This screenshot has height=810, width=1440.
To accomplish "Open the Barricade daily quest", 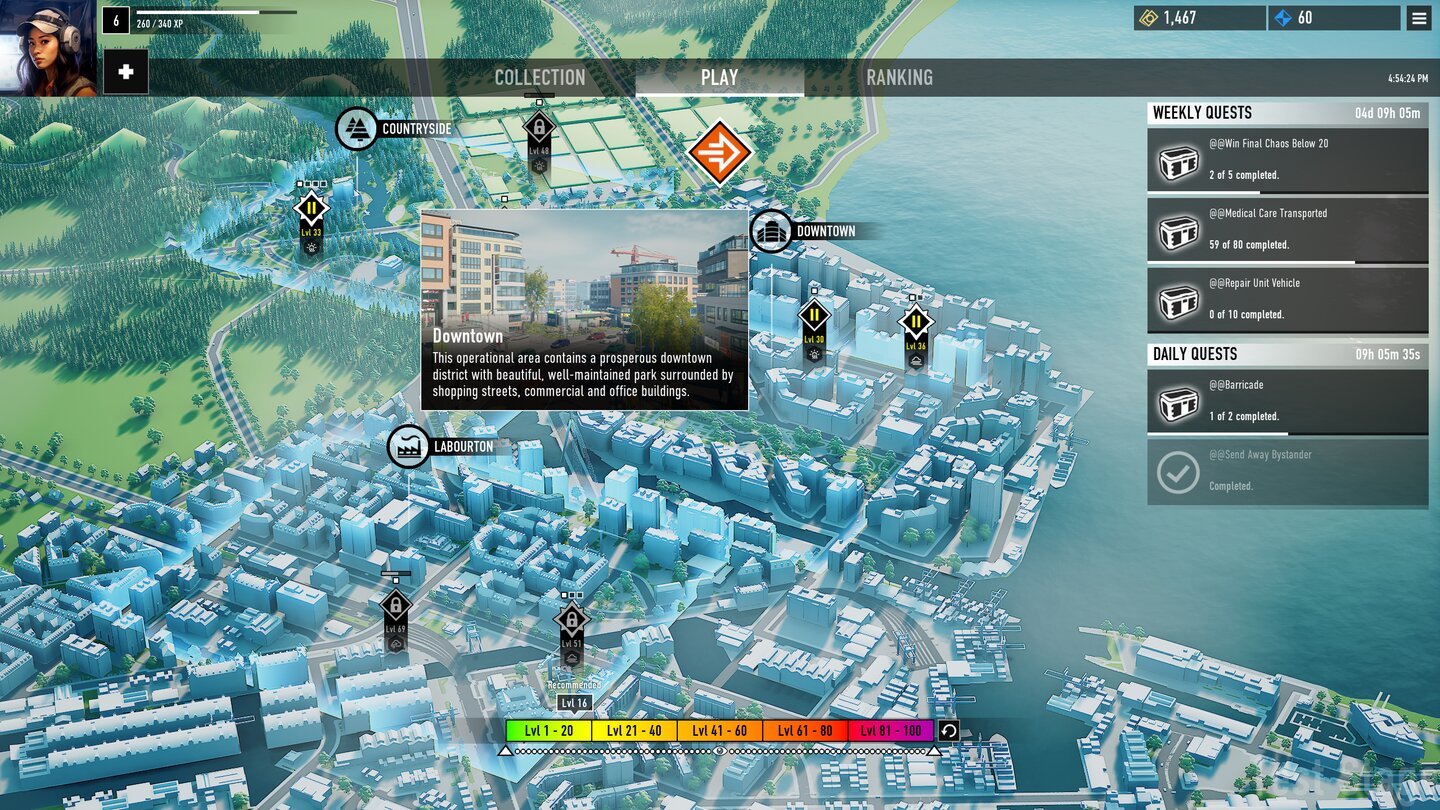I will tap(1287, 401).
